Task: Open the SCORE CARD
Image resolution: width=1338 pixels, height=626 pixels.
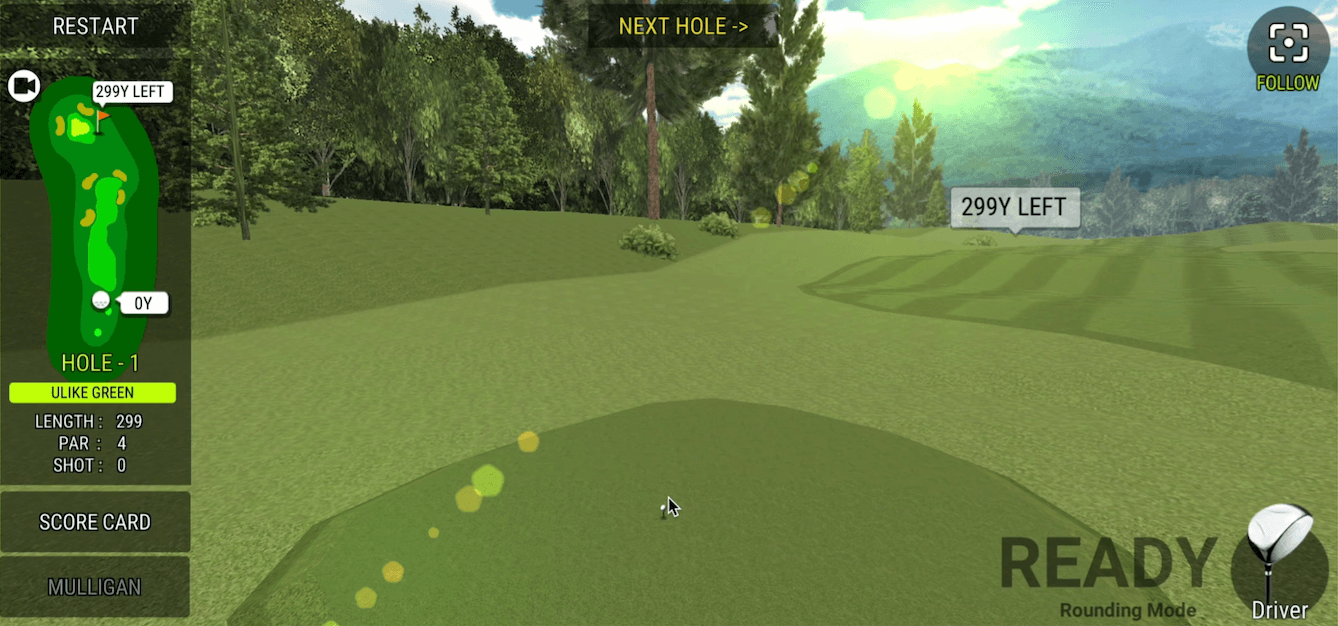Action: click(x=95, y=522)
